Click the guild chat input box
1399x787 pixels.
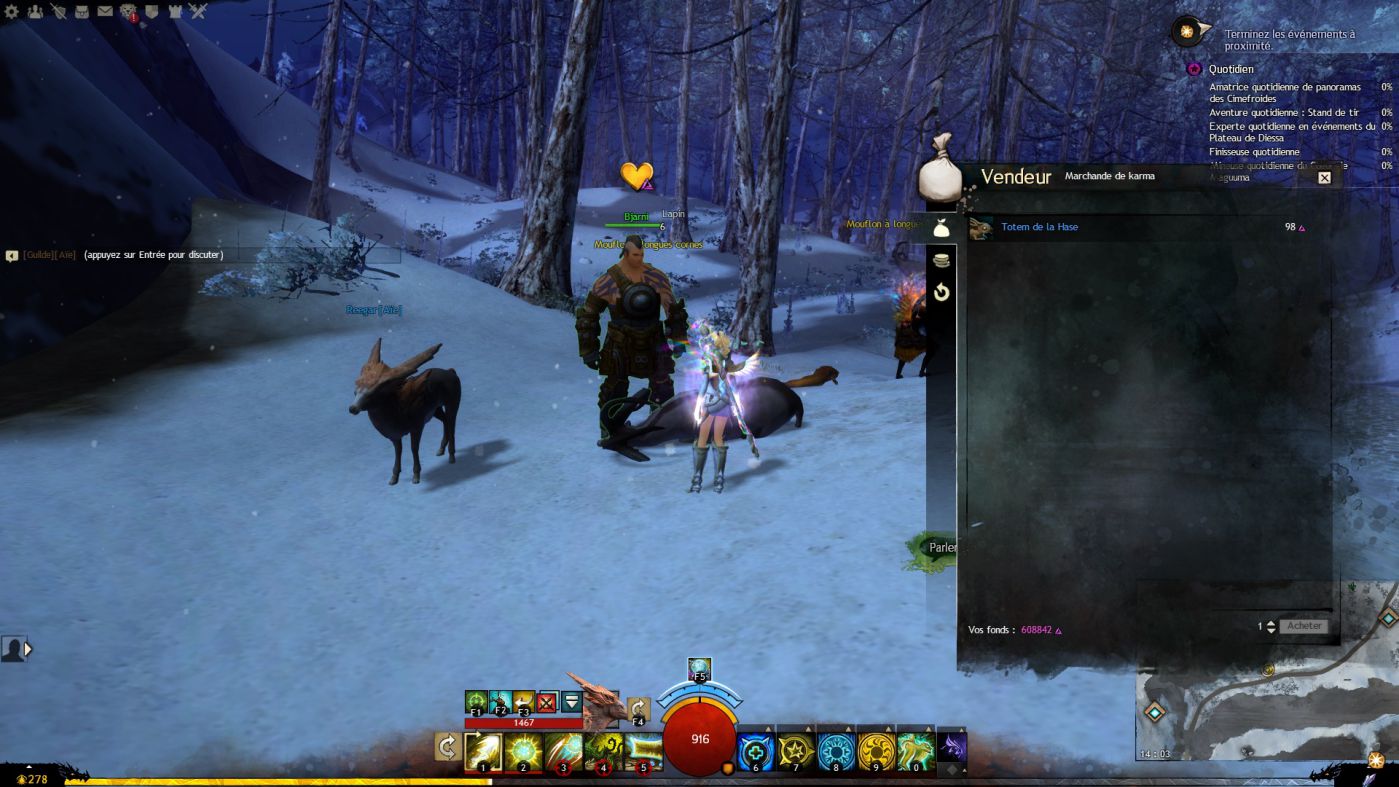pos(200,255)
